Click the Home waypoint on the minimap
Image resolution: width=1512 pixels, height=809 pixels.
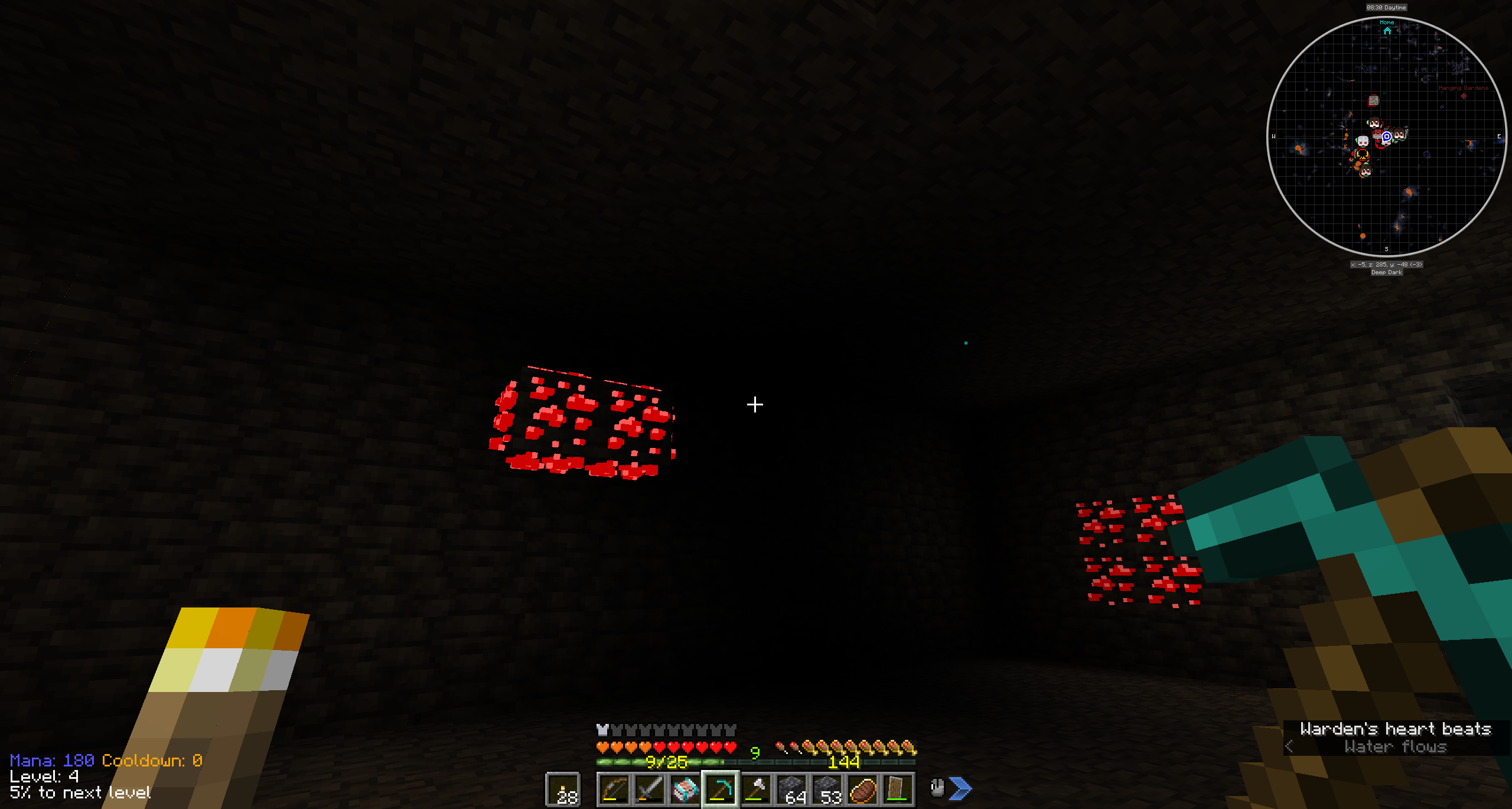[1387, 29]
